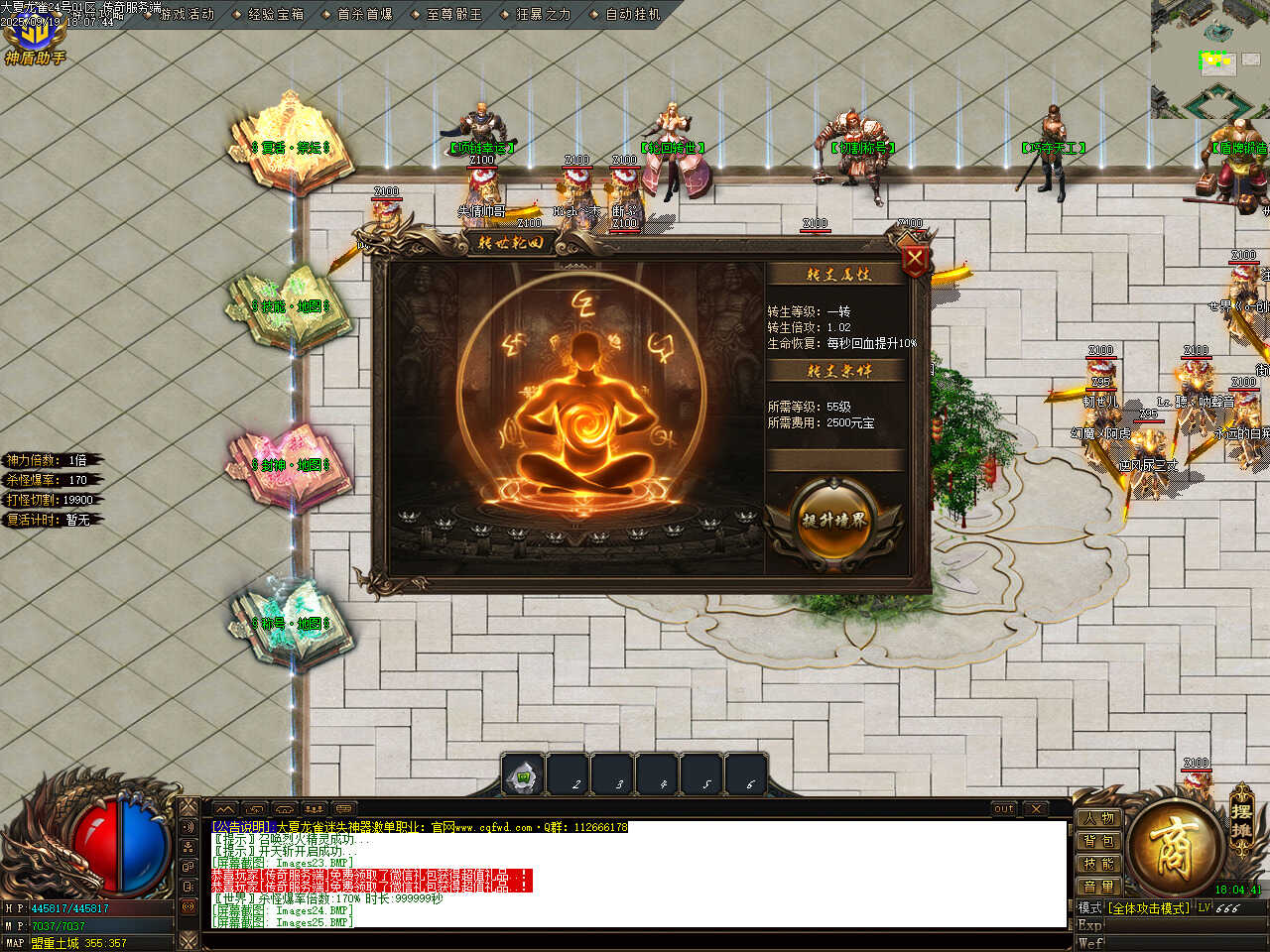Open the minimap in the corner
This screenshot has width=1270, height=952.
pyautogui.click(x=1210, y=59)
